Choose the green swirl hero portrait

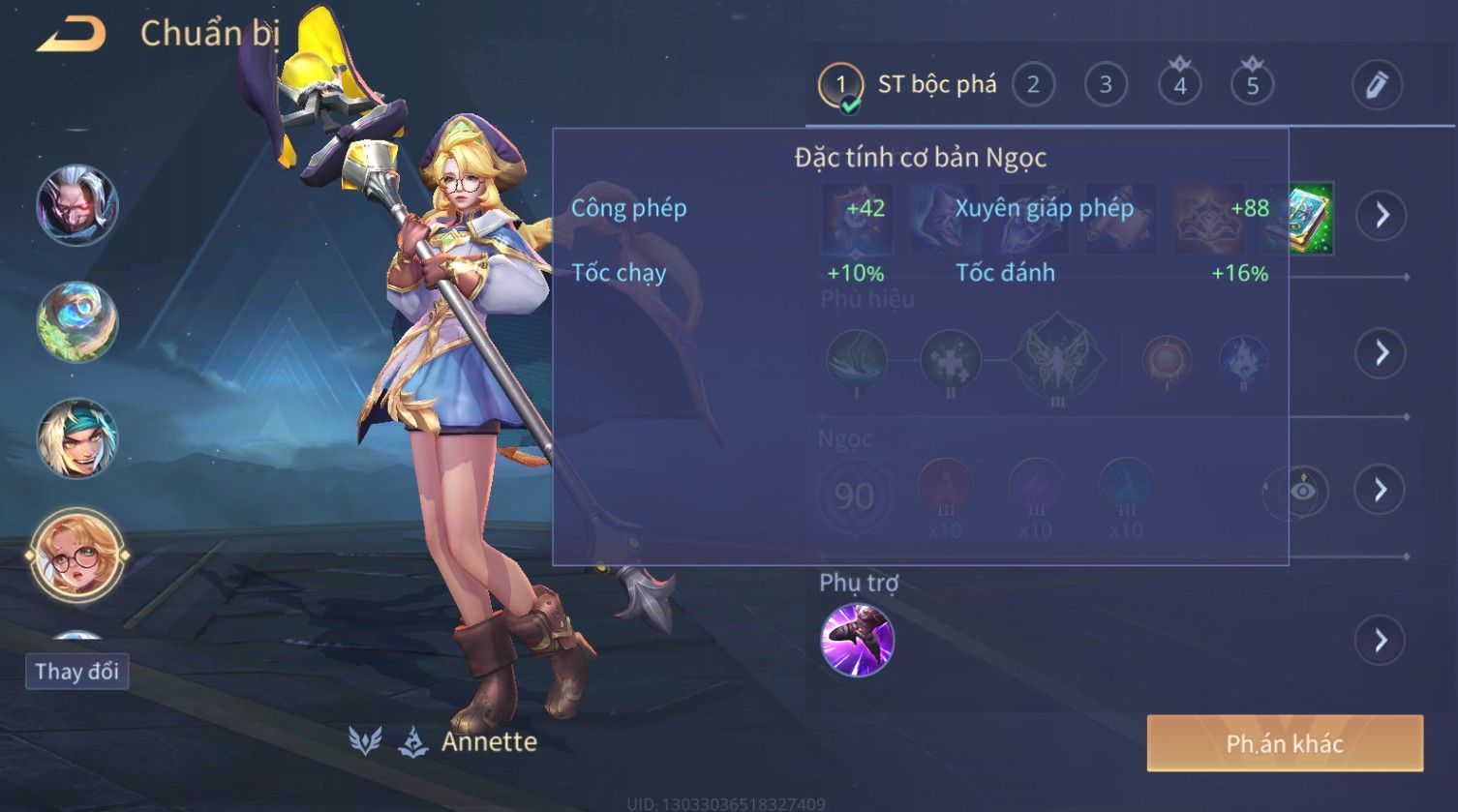tap(76, 321)
